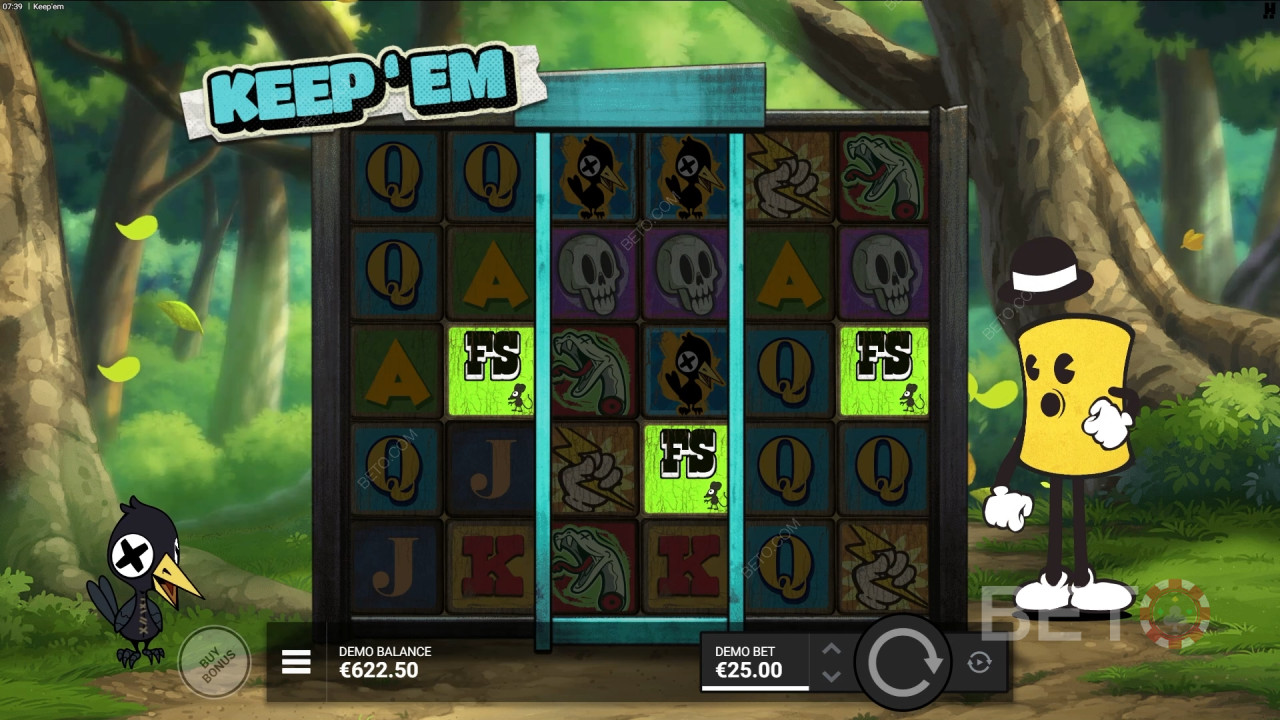The image size is (1280, 720).
Task: Spin the reels with the circular arrow button
Action: click(905, 662)
